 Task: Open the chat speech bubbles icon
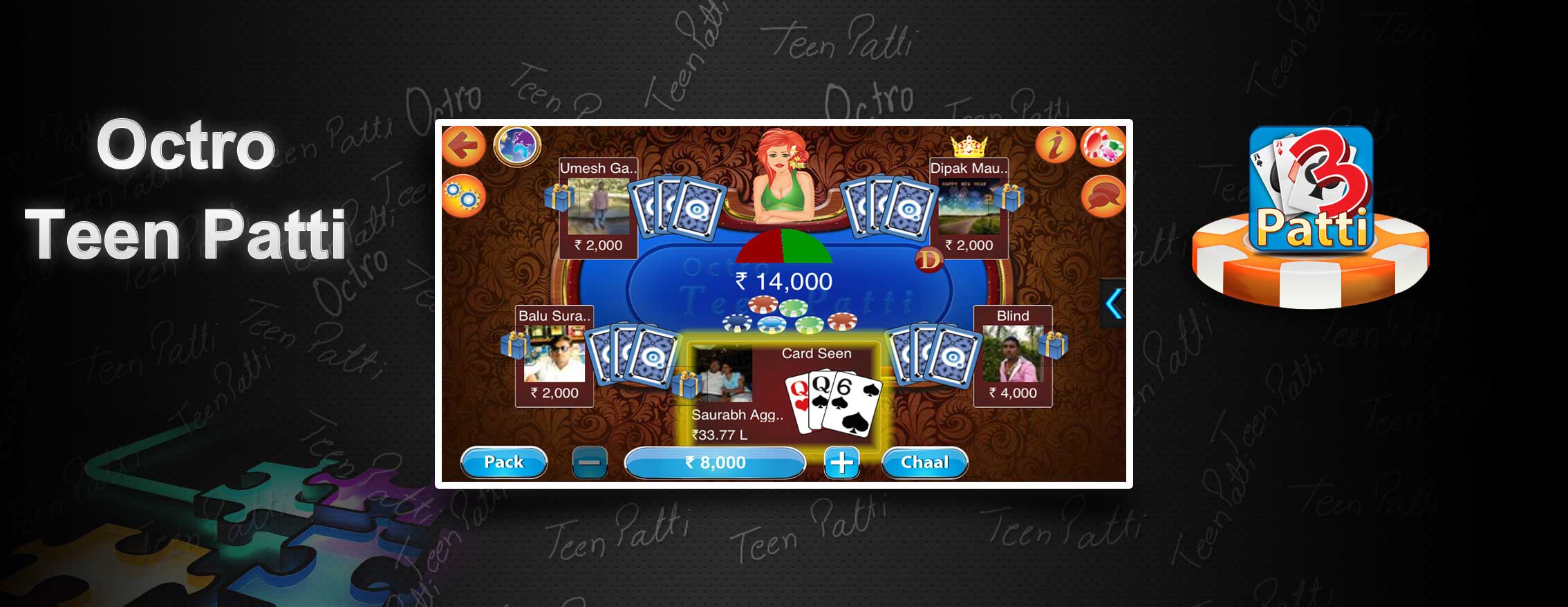click(x=1103, y=196)
